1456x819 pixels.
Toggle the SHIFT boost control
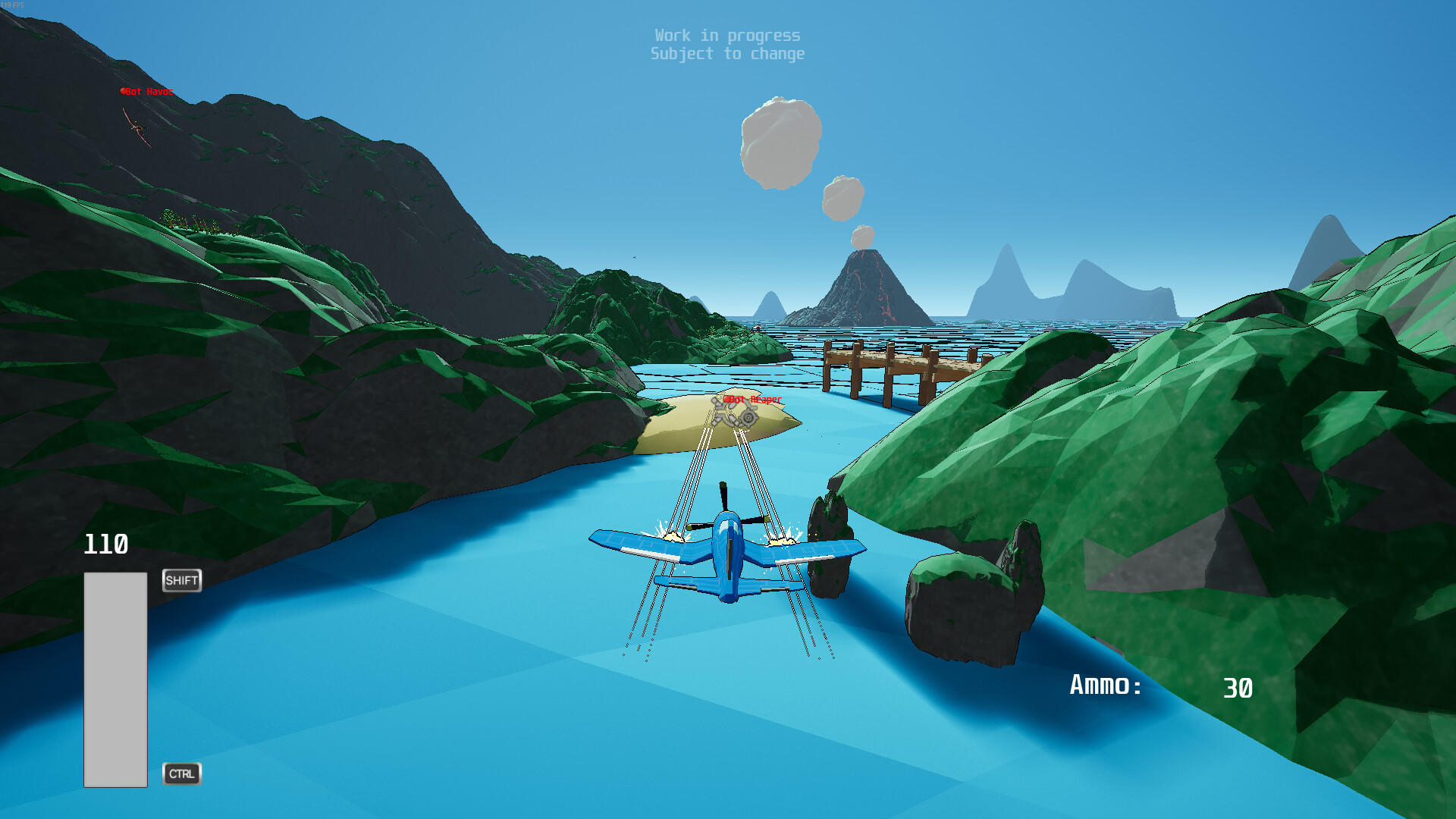(181, 580)
